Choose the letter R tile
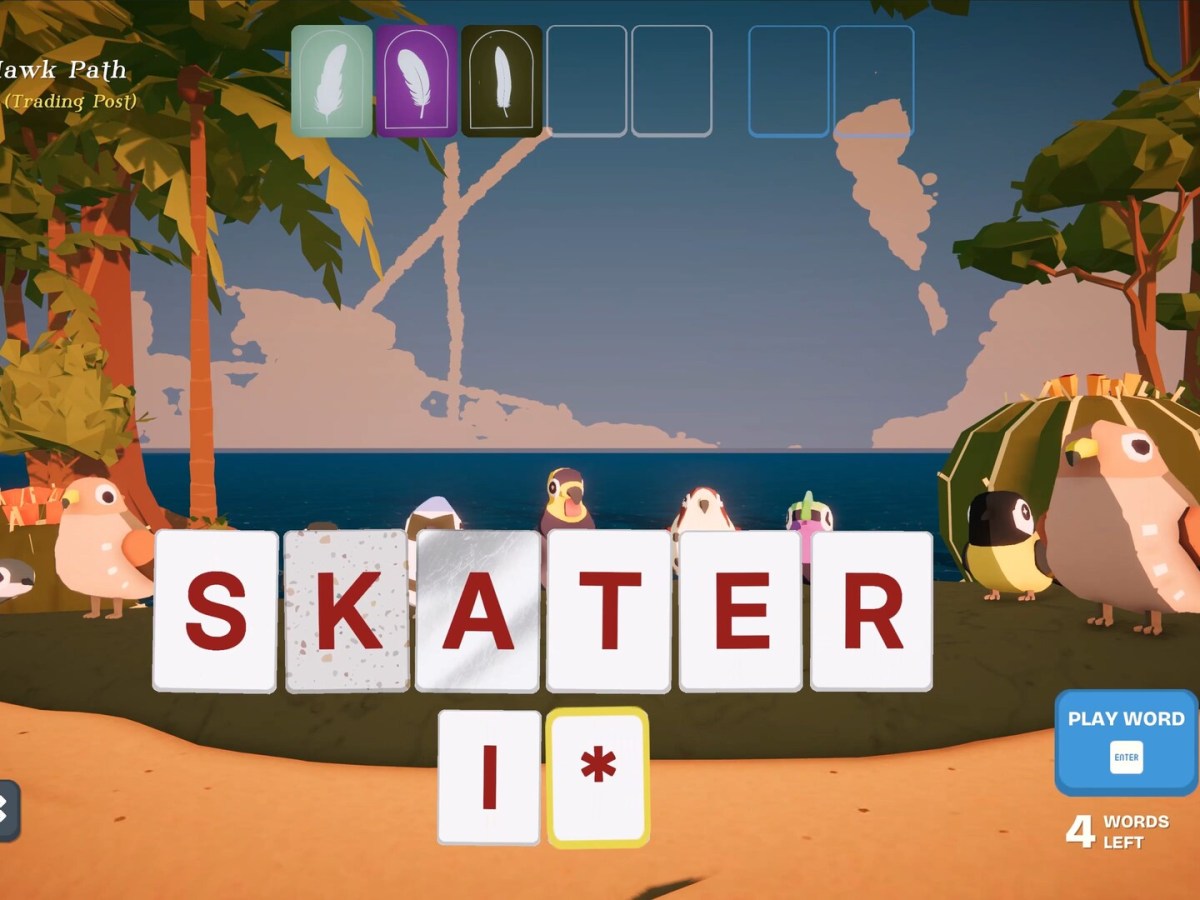 click(872, 611)
